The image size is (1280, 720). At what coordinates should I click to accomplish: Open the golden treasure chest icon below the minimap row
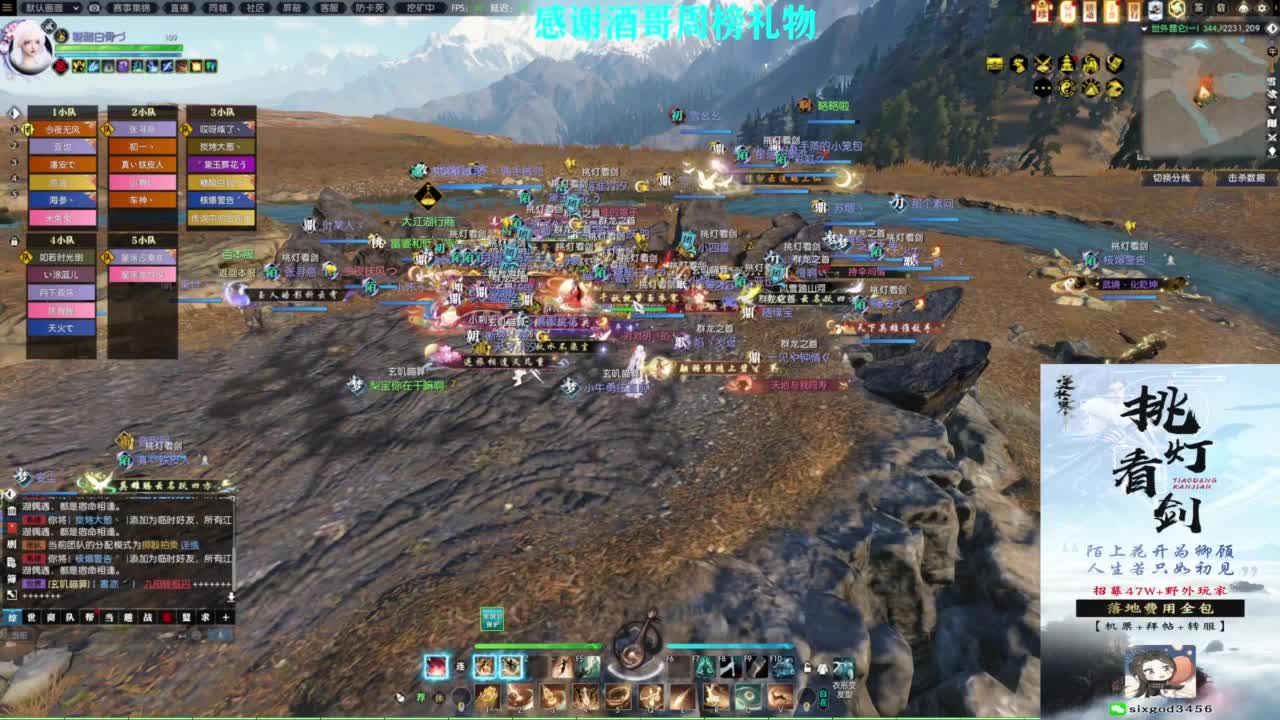click(996, 64)
